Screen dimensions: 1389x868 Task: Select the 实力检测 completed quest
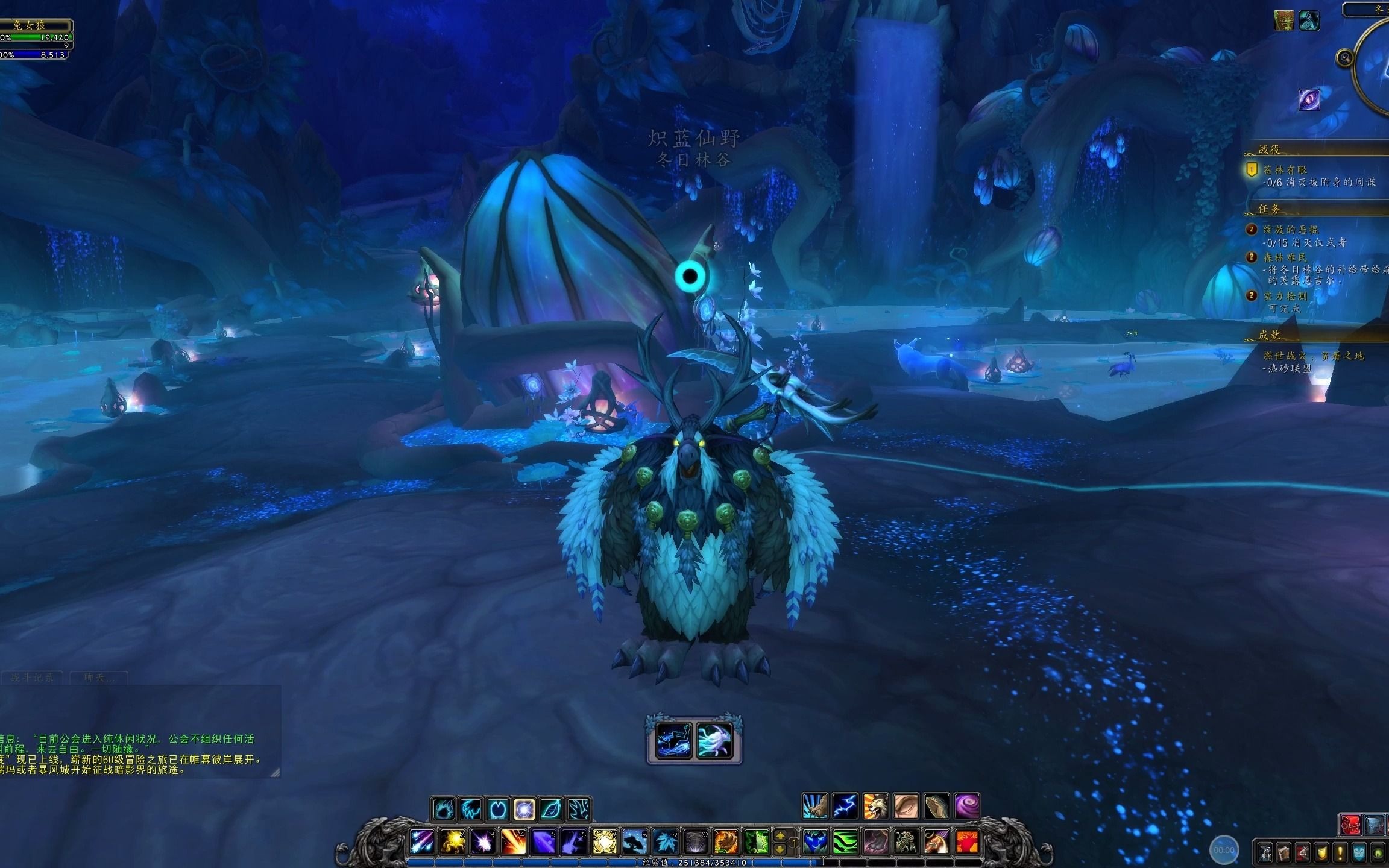tap(1285, 296)
